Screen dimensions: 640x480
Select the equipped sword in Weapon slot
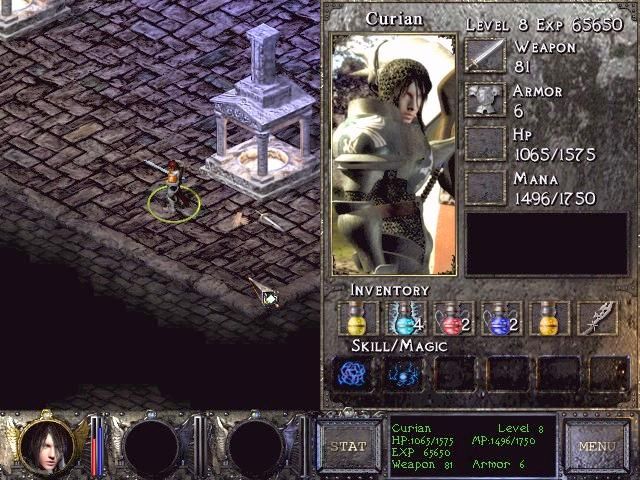[x=486, y=57]
